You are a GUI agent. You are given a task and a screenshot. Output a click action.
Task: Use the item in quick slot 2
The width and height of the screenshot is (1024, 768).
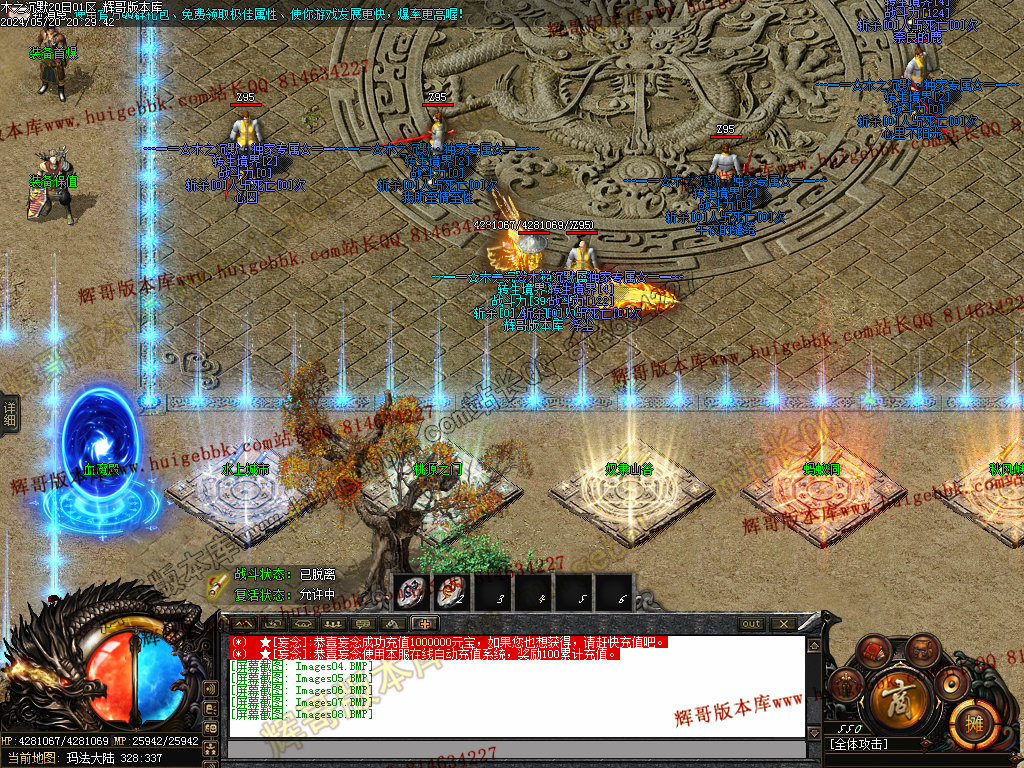click(452, 592)
